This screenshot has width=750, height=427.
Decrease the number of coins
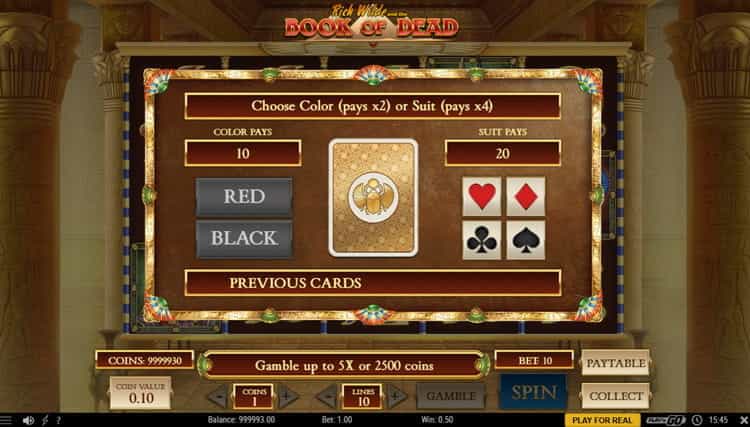click(217, 396)
